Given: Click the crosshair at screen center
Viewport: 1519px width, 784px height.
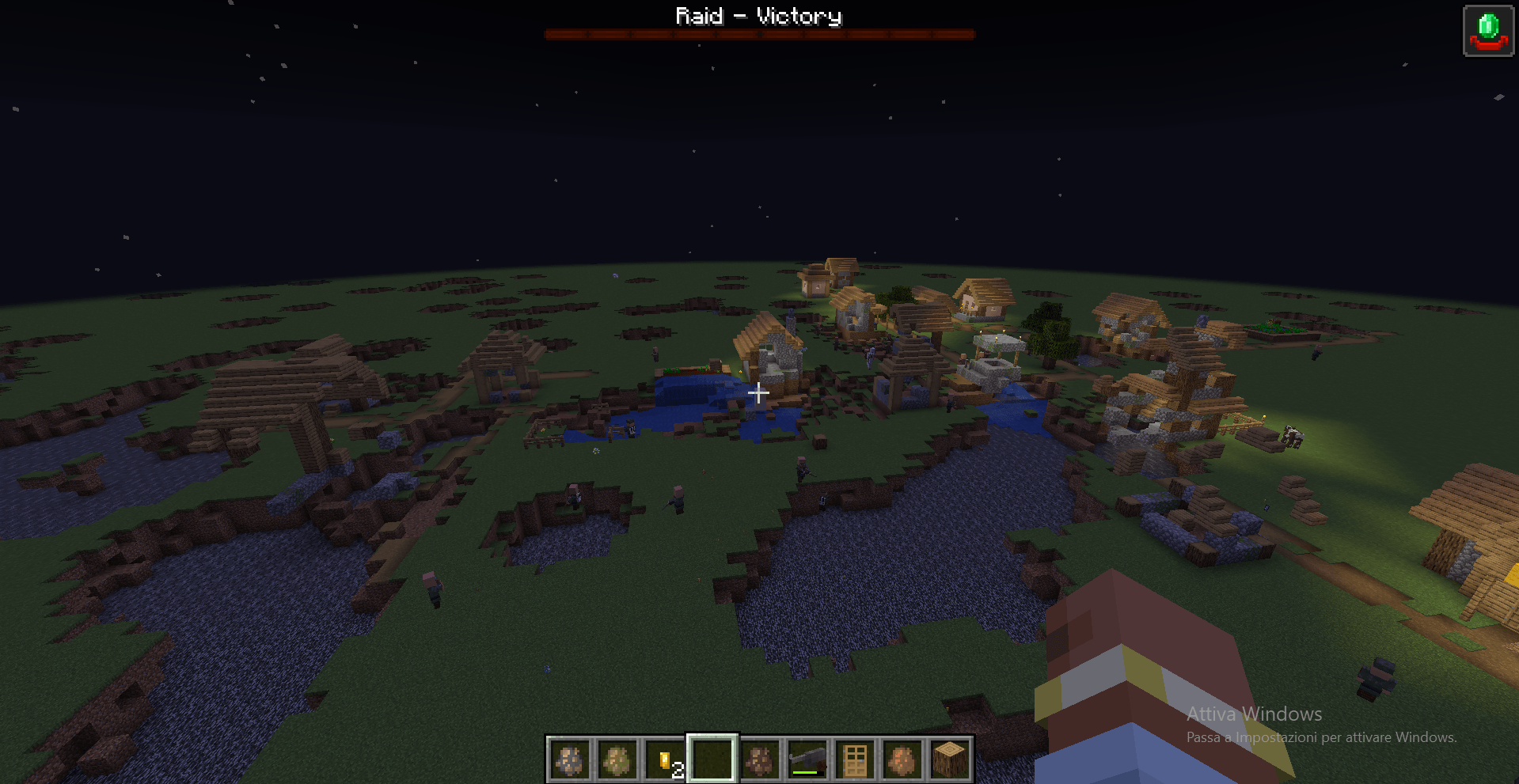Looking at the screenshot, I should (758, 392).
